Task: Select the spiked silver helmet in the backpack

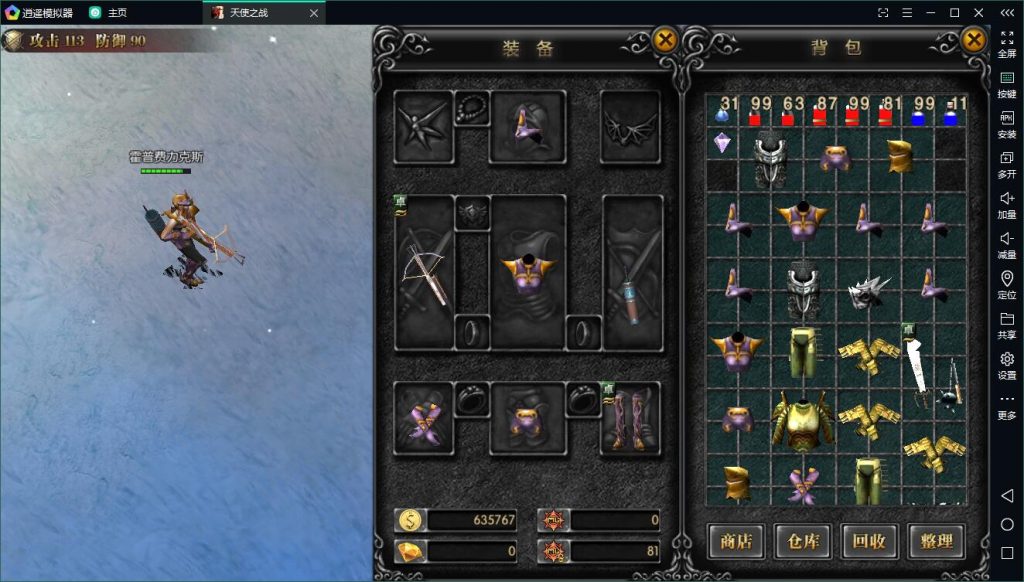Action: point(868,291)
